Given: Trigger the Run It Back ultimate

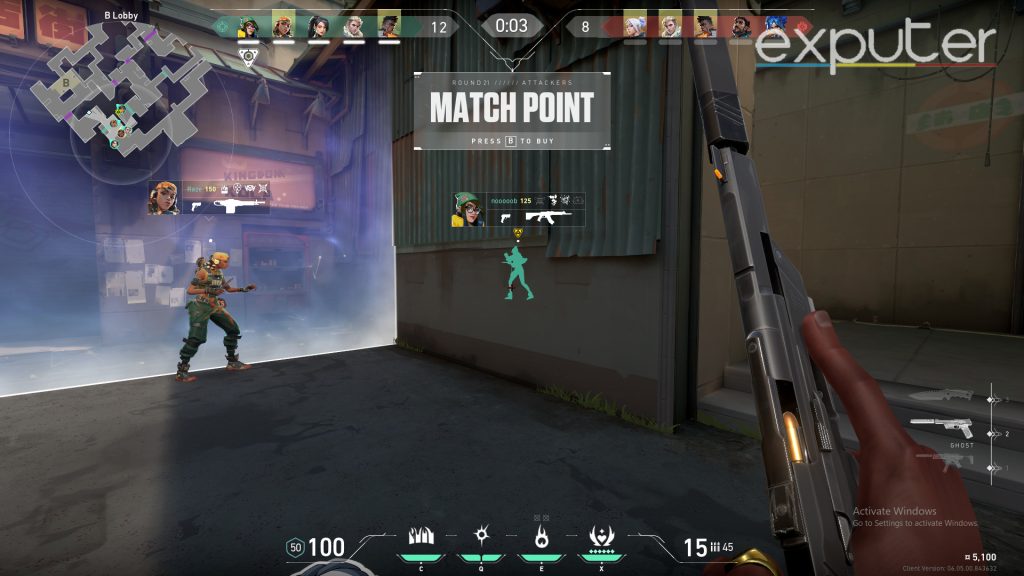Looking at the screenshot, I should click(603, 542).
